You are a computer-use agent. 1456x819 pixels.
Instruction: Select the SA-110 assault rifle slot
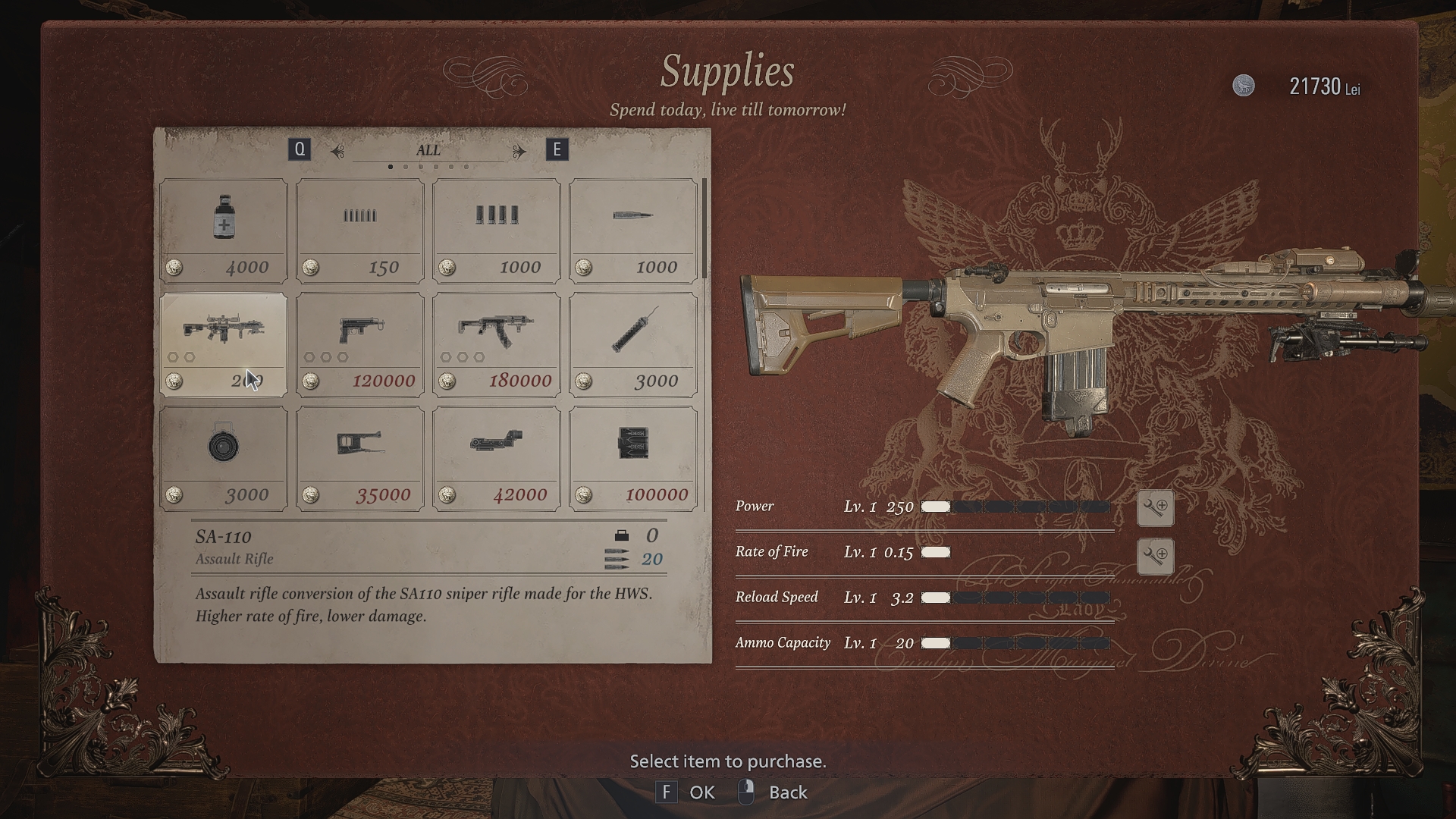point(224,344)
